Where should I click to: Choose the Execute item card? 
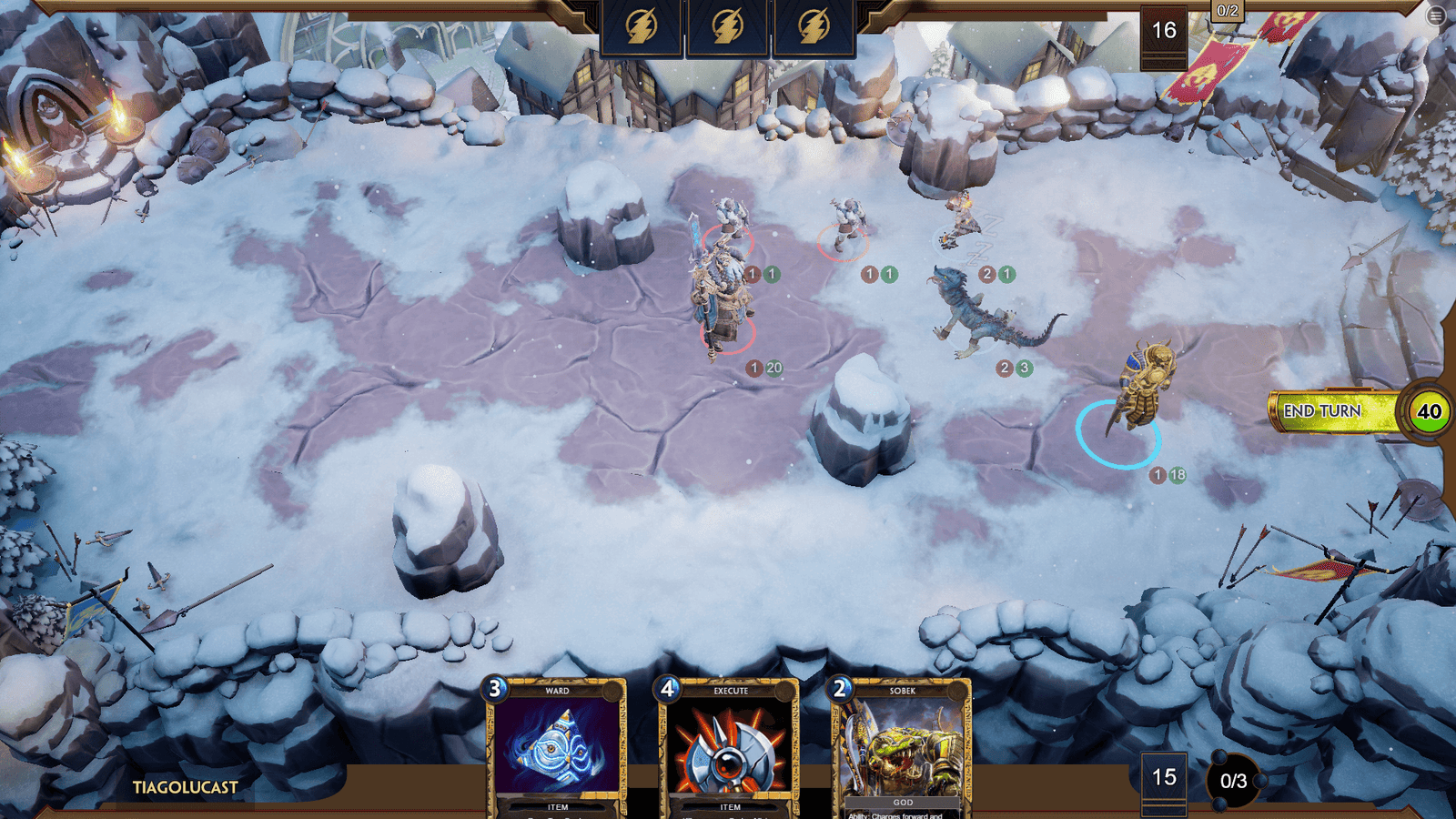point(730,748)
